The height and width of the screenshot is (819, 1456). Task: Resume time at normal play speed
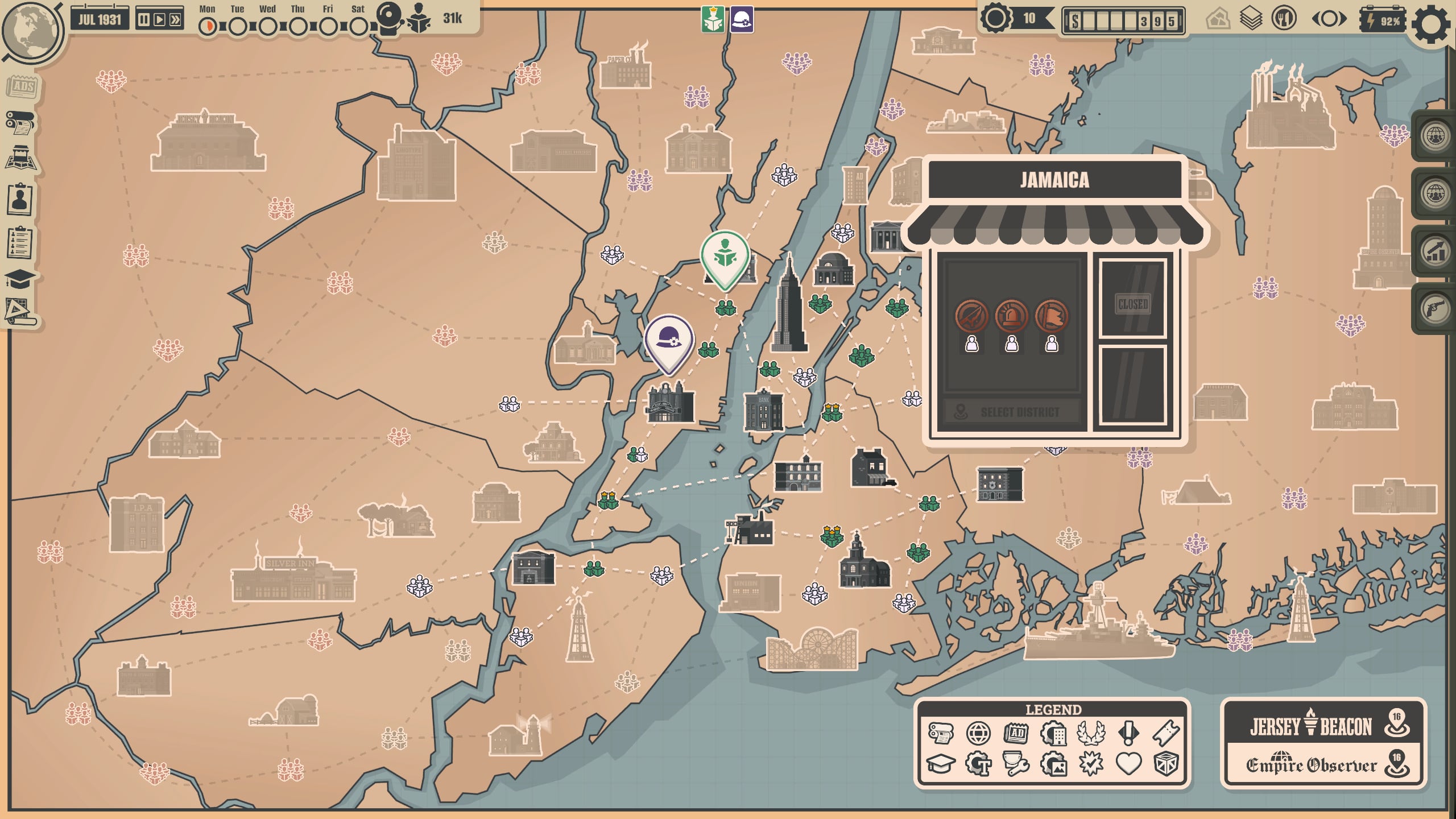click(160, 20)
